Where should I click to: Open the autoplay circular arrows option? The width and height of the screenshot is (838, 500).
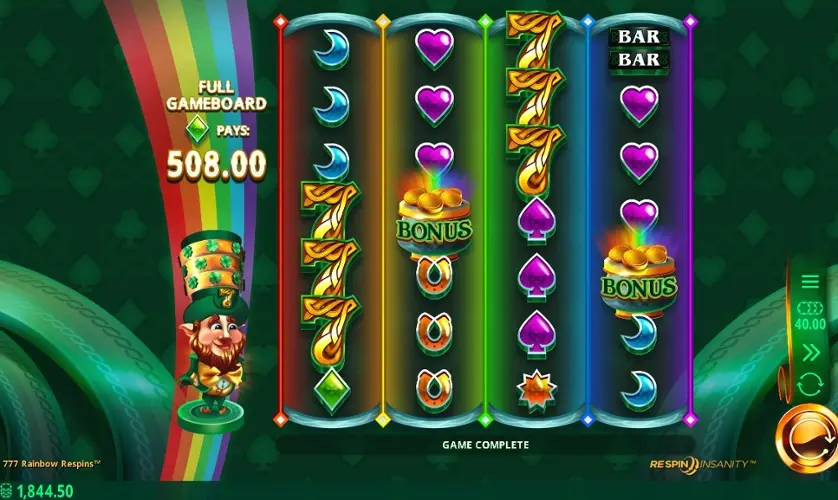810,384
